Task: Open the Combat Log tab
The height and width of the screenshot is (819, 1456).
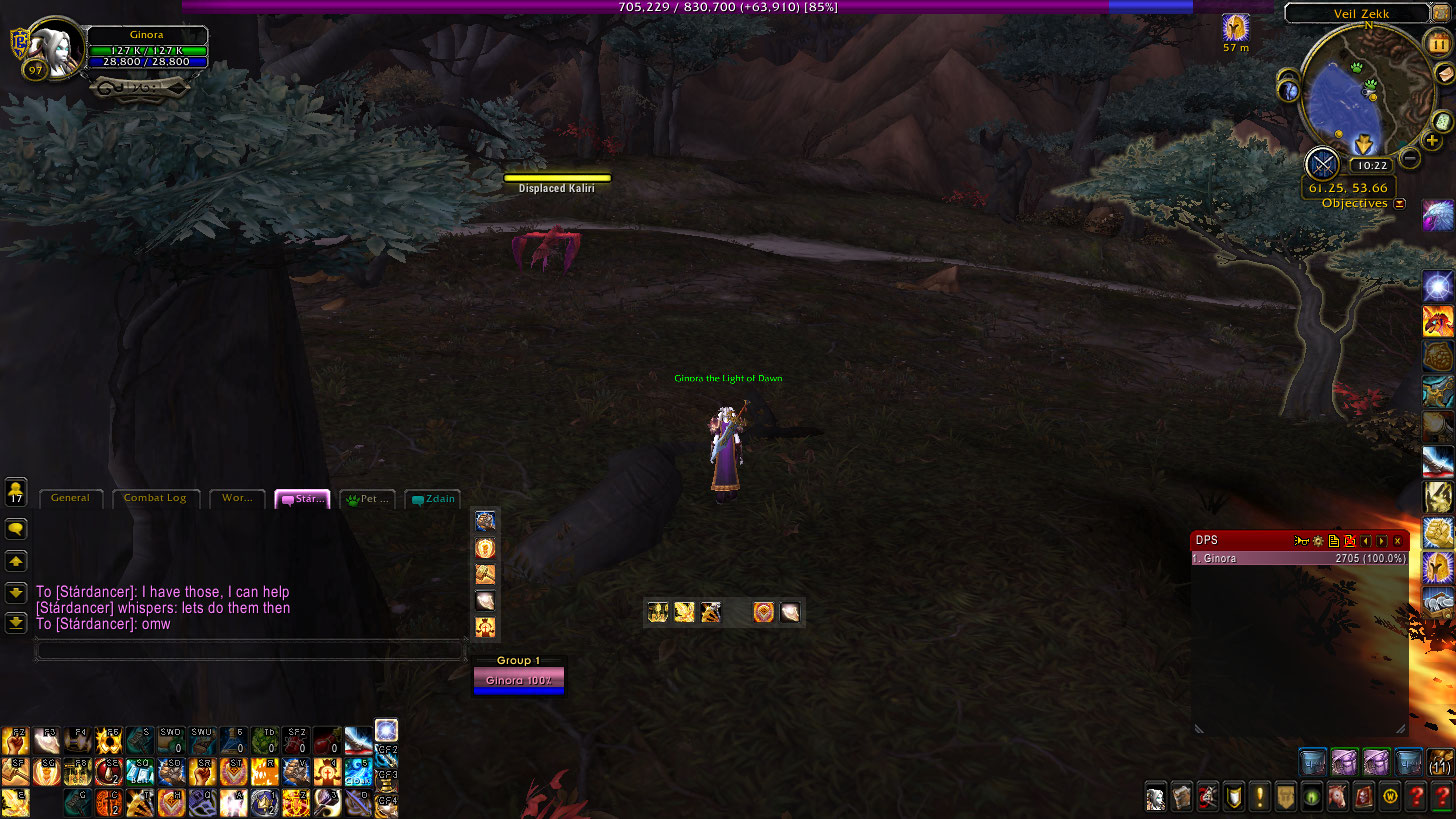Action: pyautogui.click(x=155, y=498)
